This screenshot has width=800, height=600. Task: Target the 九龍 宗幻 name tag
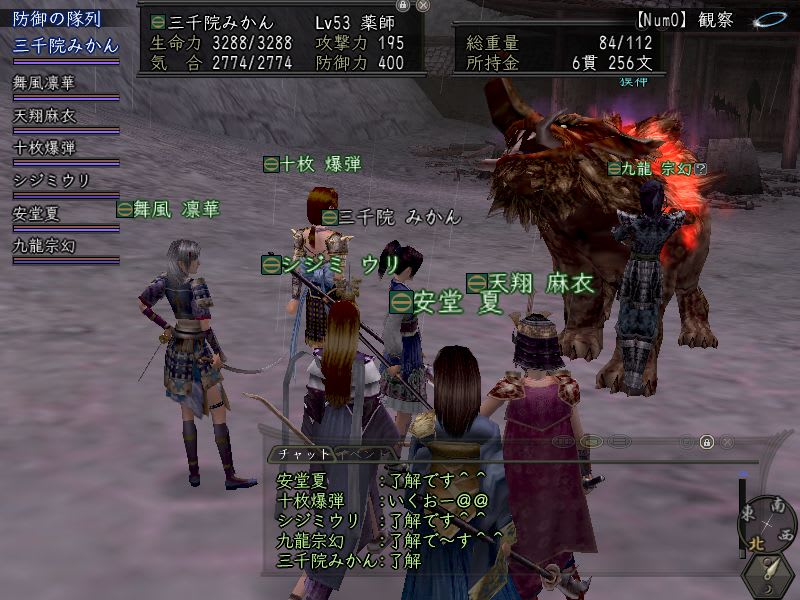tap(657, 169)
